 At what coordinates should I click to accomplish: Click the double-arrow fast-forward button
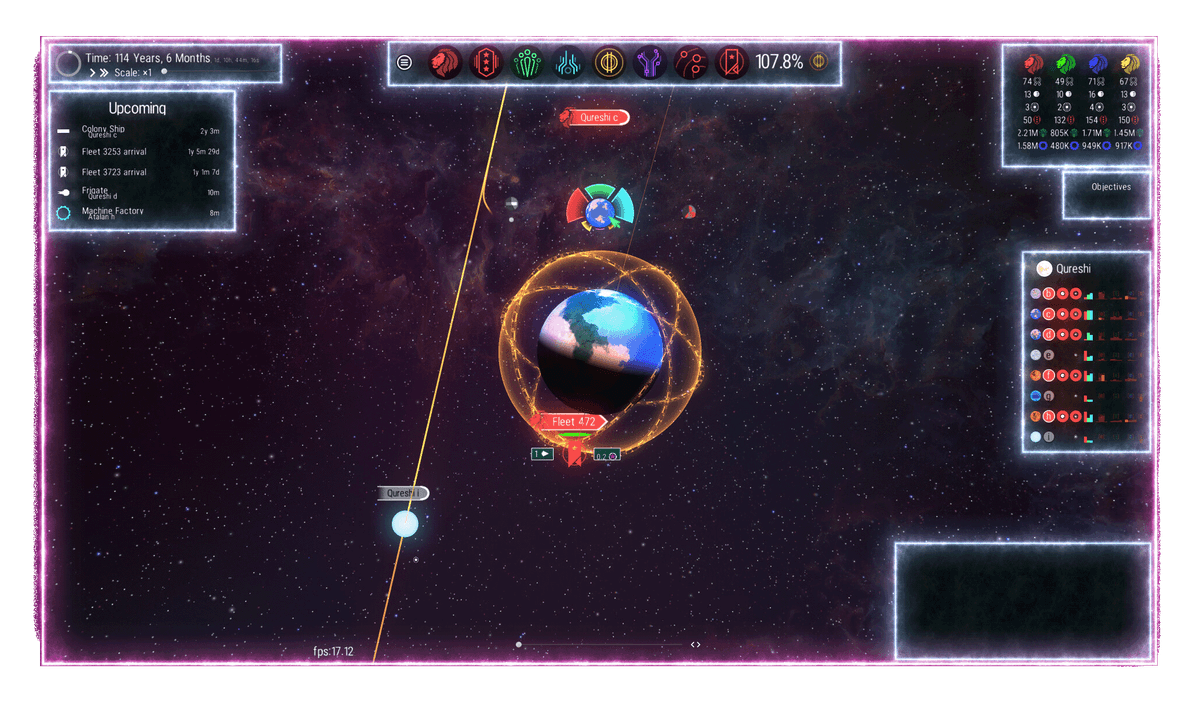pyautogui.click(x=102, y=73)
